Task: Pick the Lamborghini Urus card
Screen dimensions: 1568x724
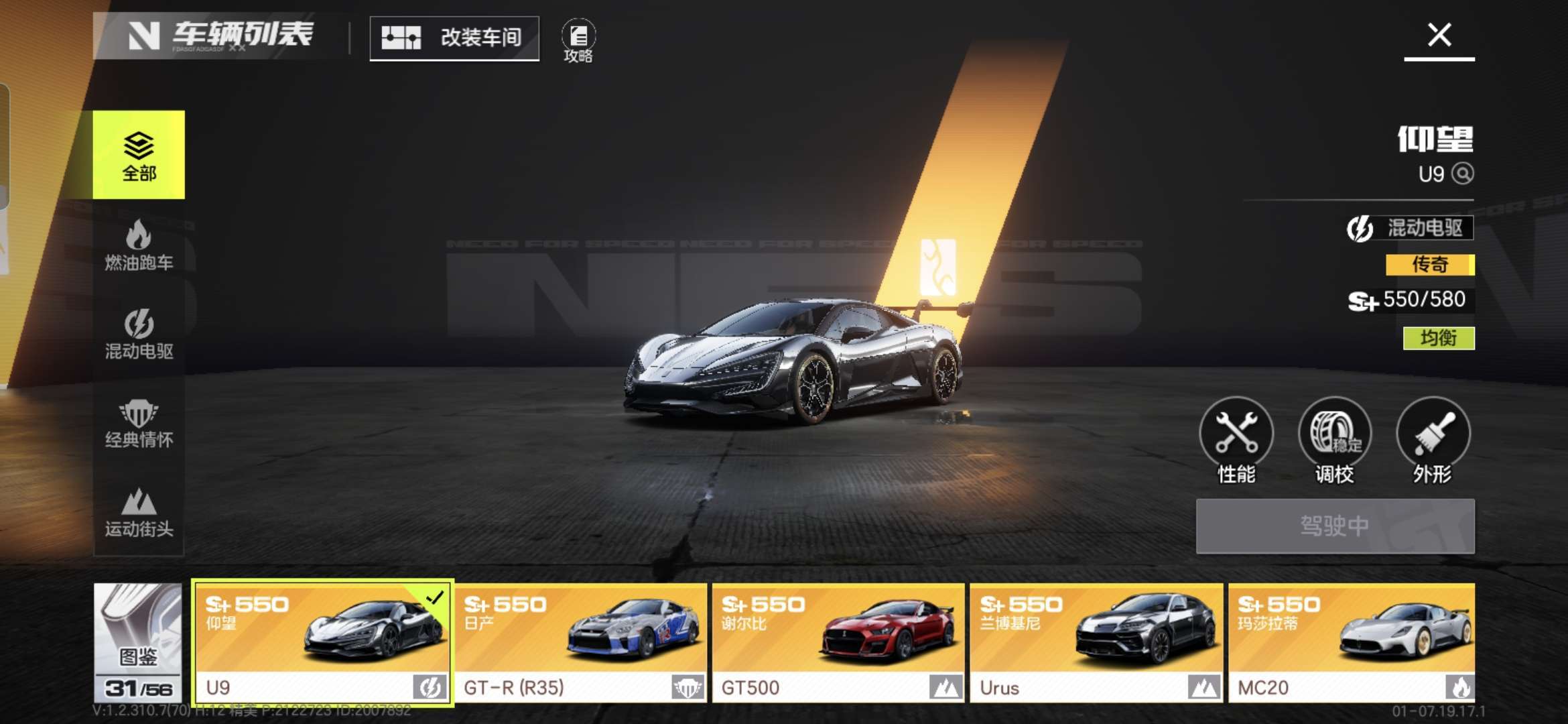Action: coord(1096,642)
